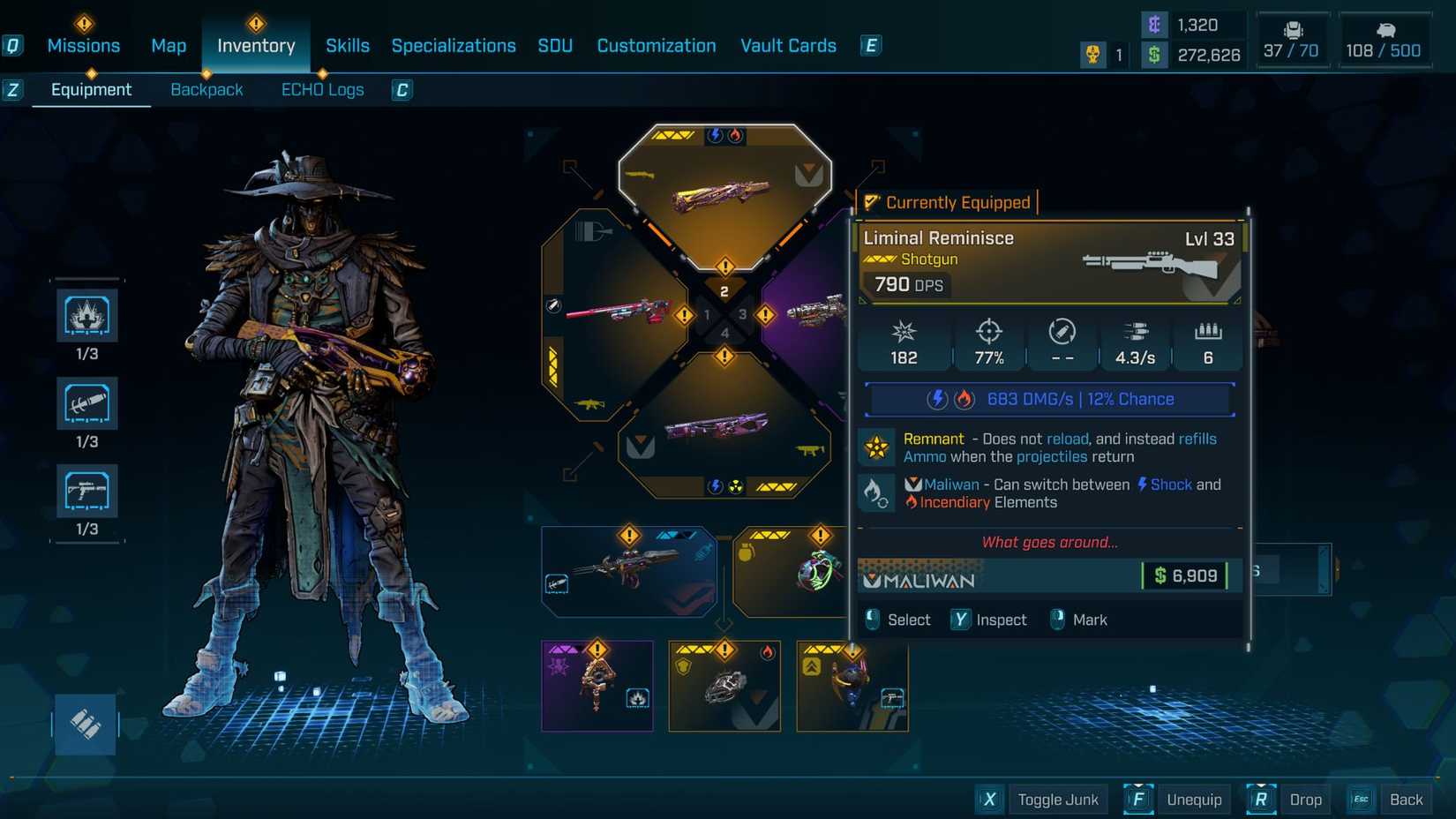Viewport: 1456px width, 819px height.
Task: Click the ammo icon near the bottom left
Action: (x=85, y=724)
